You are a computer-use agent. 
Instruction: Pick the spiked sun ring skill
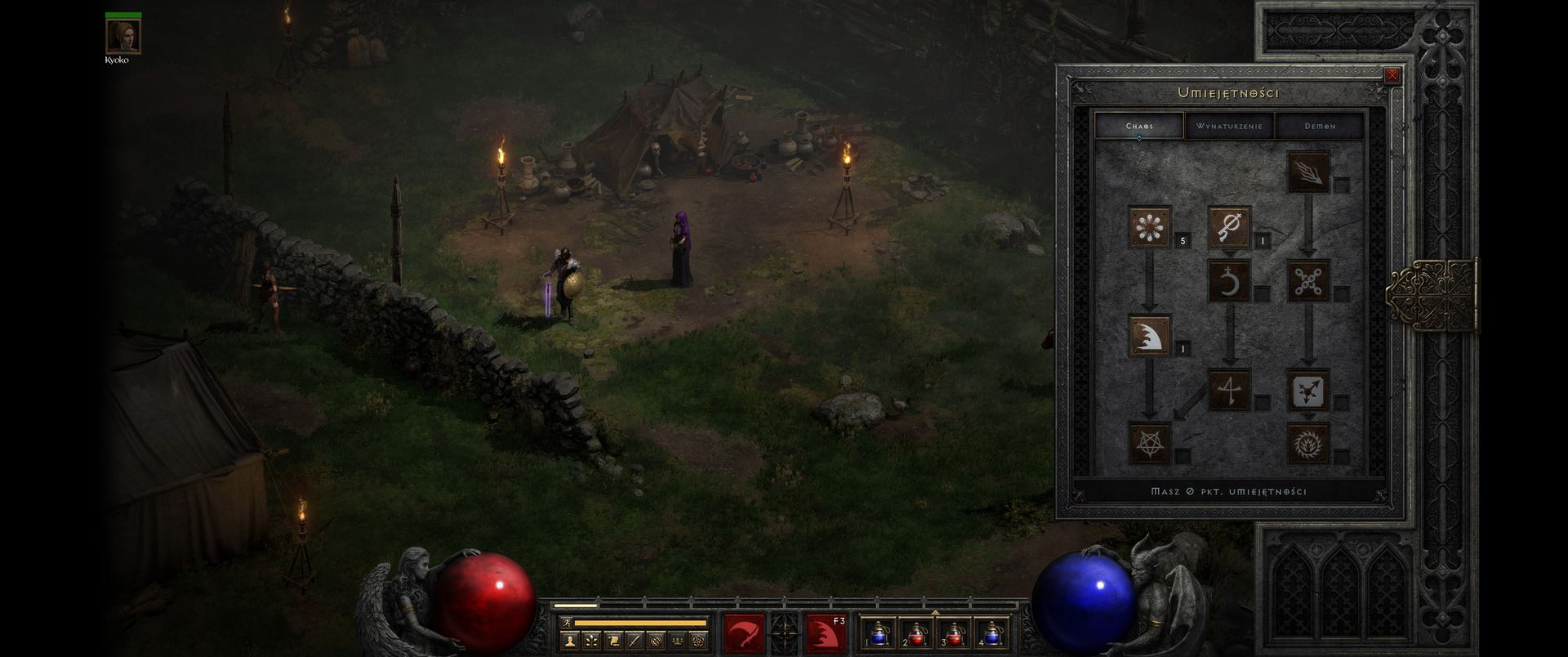(1308, 443)
